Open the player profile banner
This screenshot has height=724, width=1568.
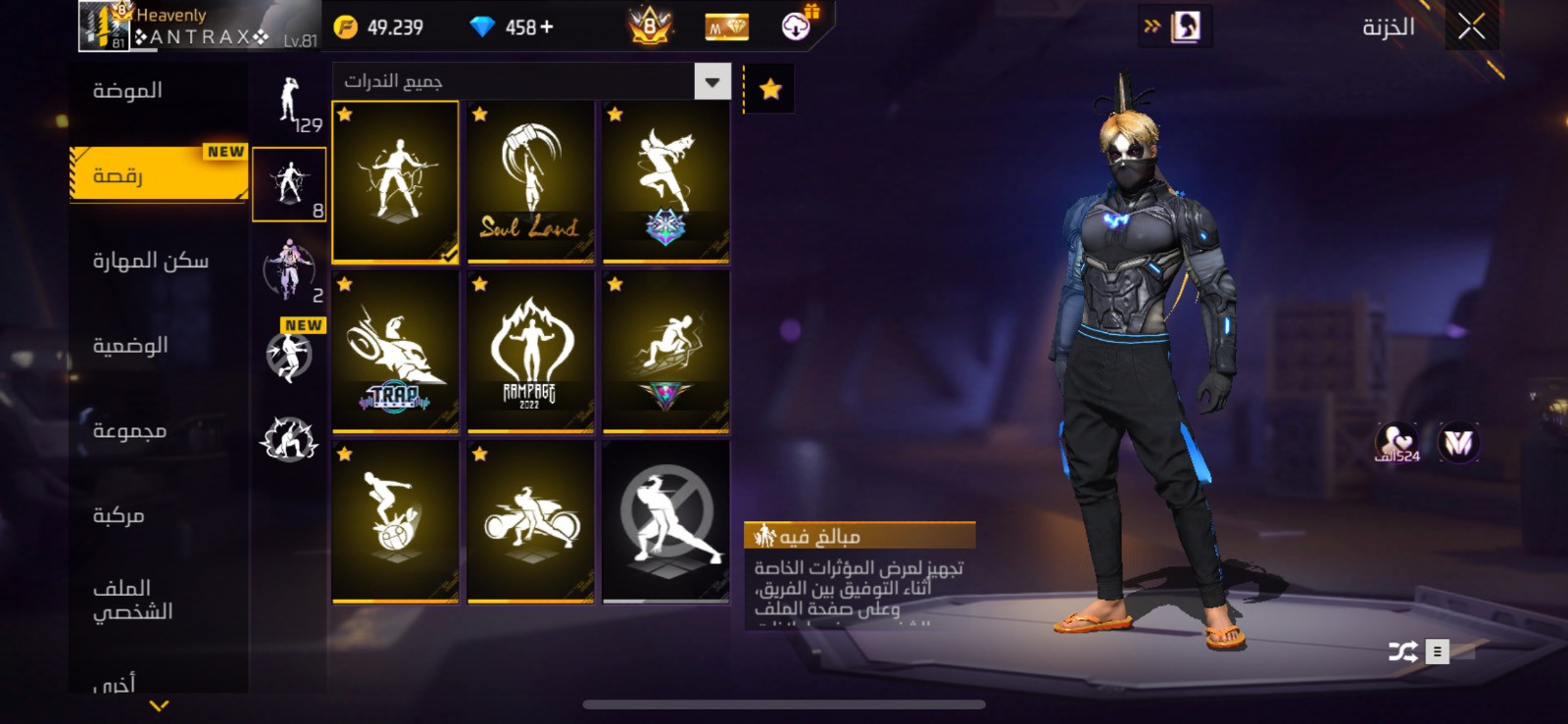pyautogui.click(x=199, y=26)
